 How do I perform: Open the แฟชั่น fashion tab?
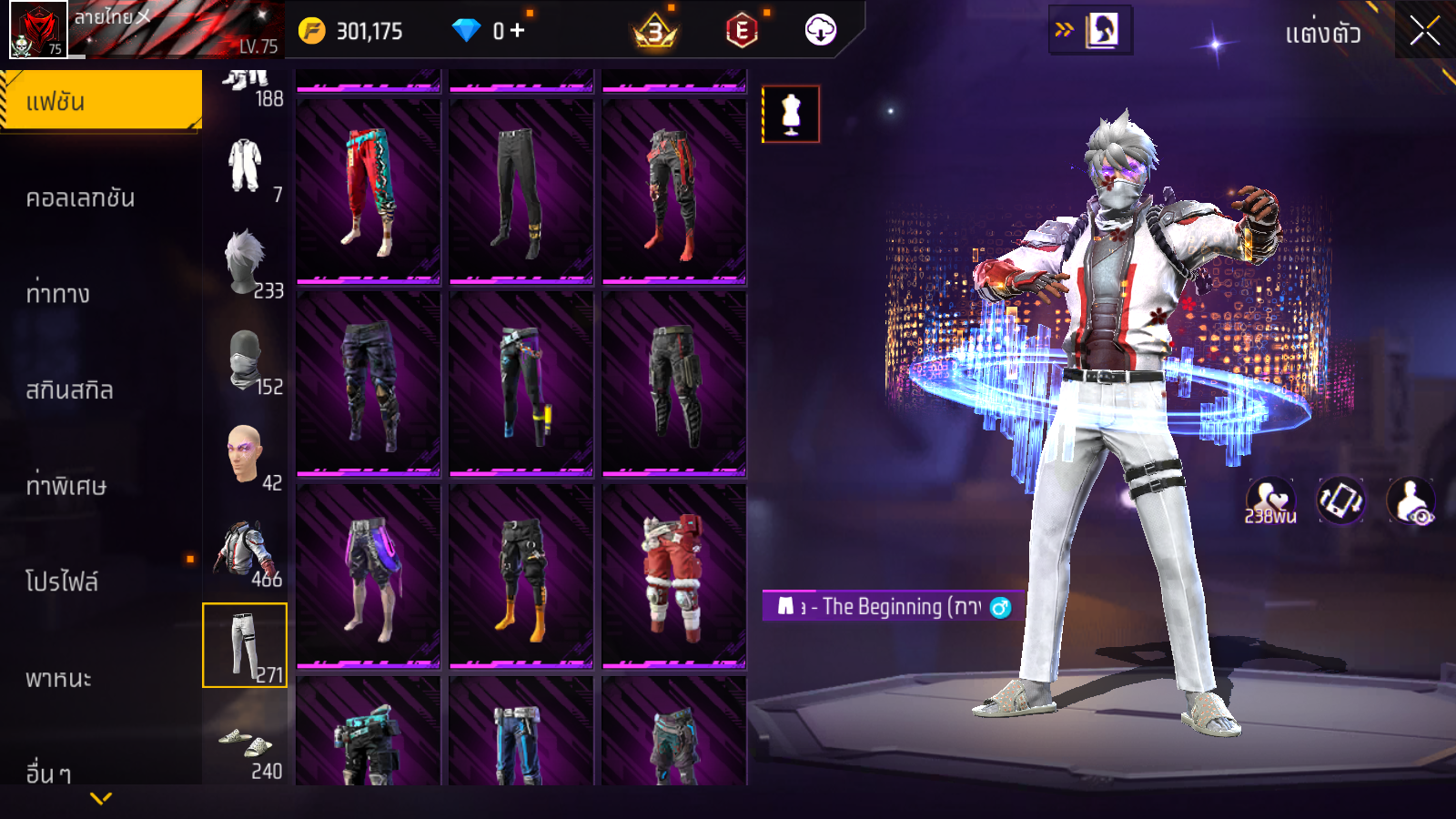[100, 101]
